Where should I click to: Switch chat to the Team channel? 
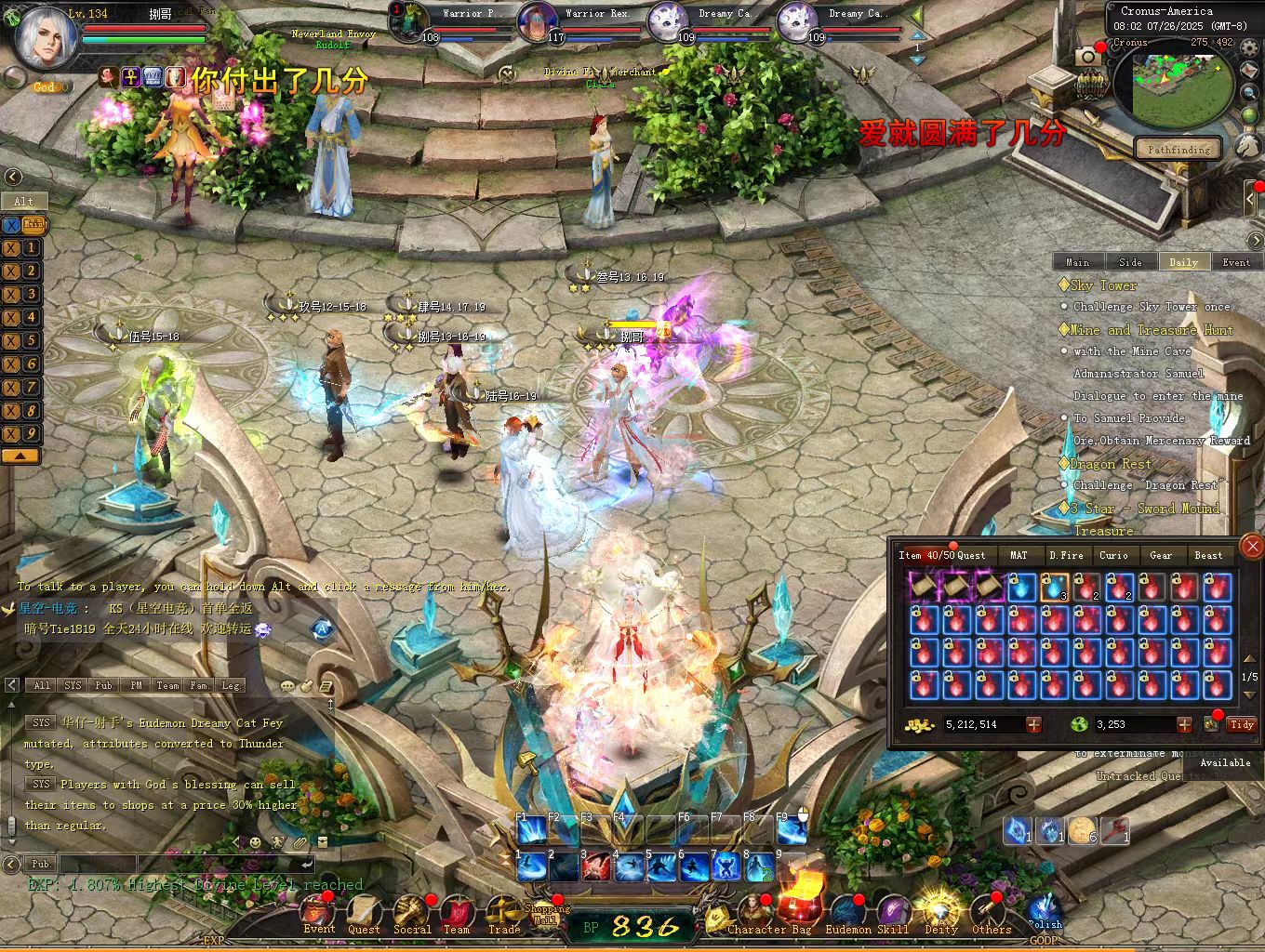click(x=167, y=685)
